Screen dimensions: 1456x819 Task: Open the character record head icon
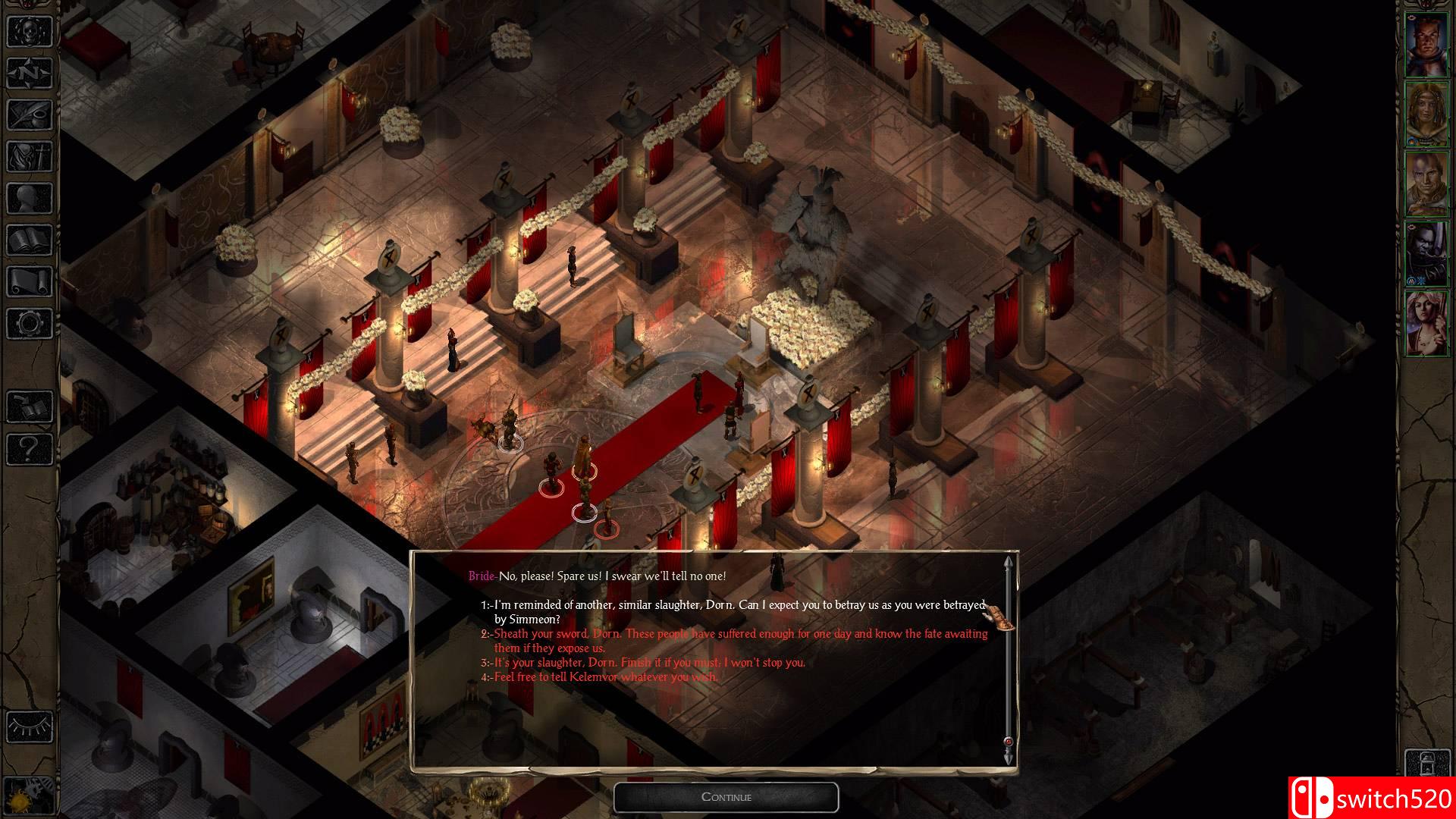[30, 199]
